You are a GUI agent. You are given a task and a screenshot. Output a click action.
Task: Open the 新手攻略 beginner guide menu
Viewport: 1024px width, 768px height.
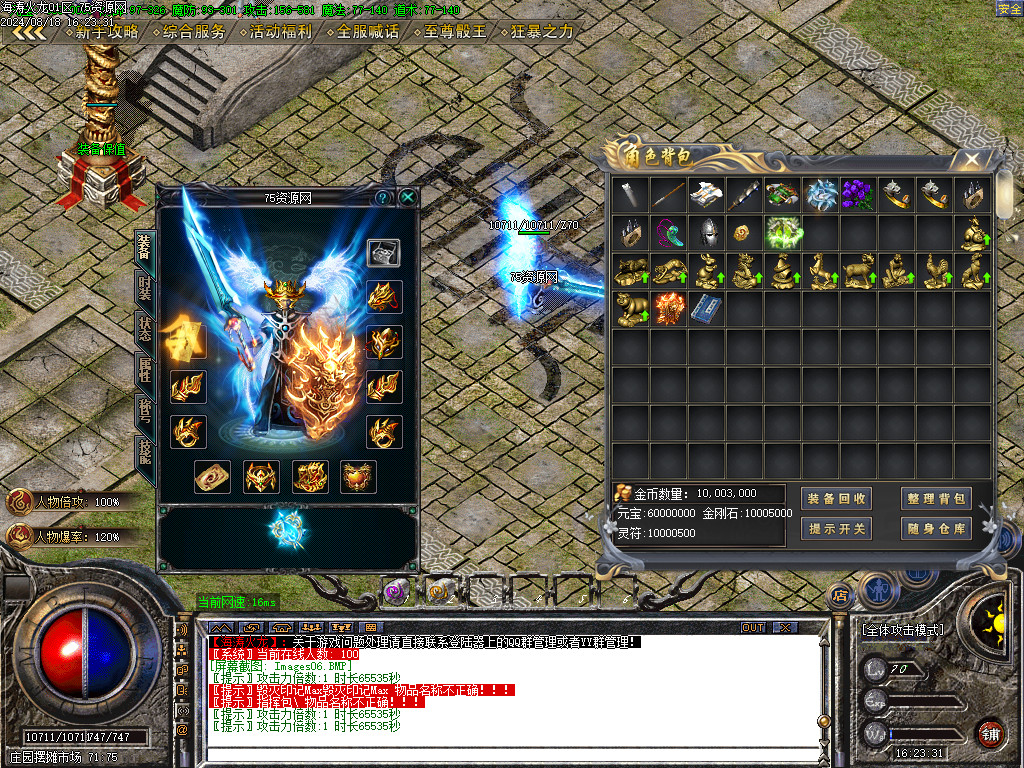(106, 31)
